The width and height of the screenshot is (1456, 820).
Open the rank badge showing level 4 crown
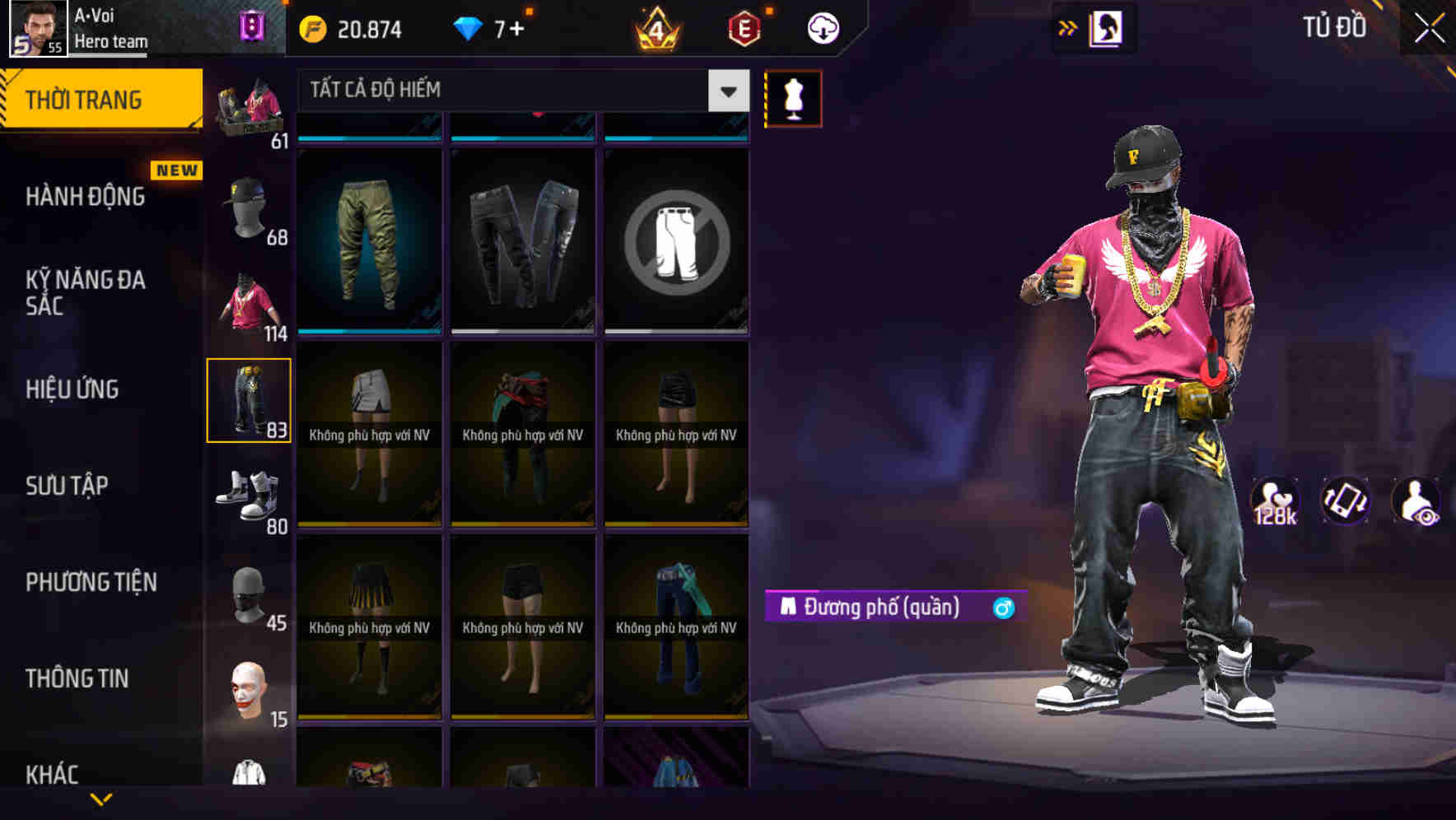(x=655, y=27)
